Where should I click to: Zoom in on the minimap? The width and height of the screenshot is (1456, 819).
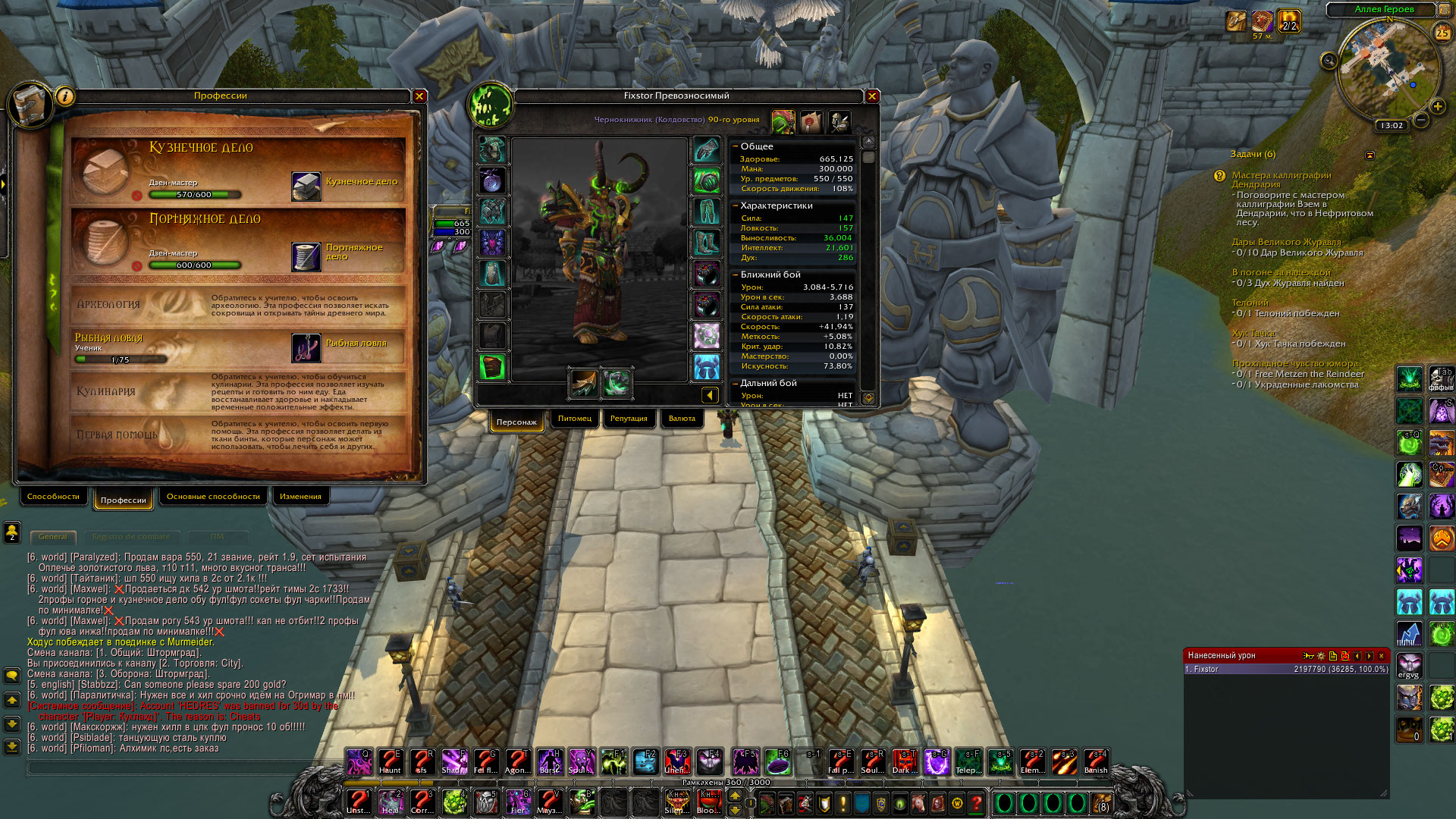(1438, 106)
